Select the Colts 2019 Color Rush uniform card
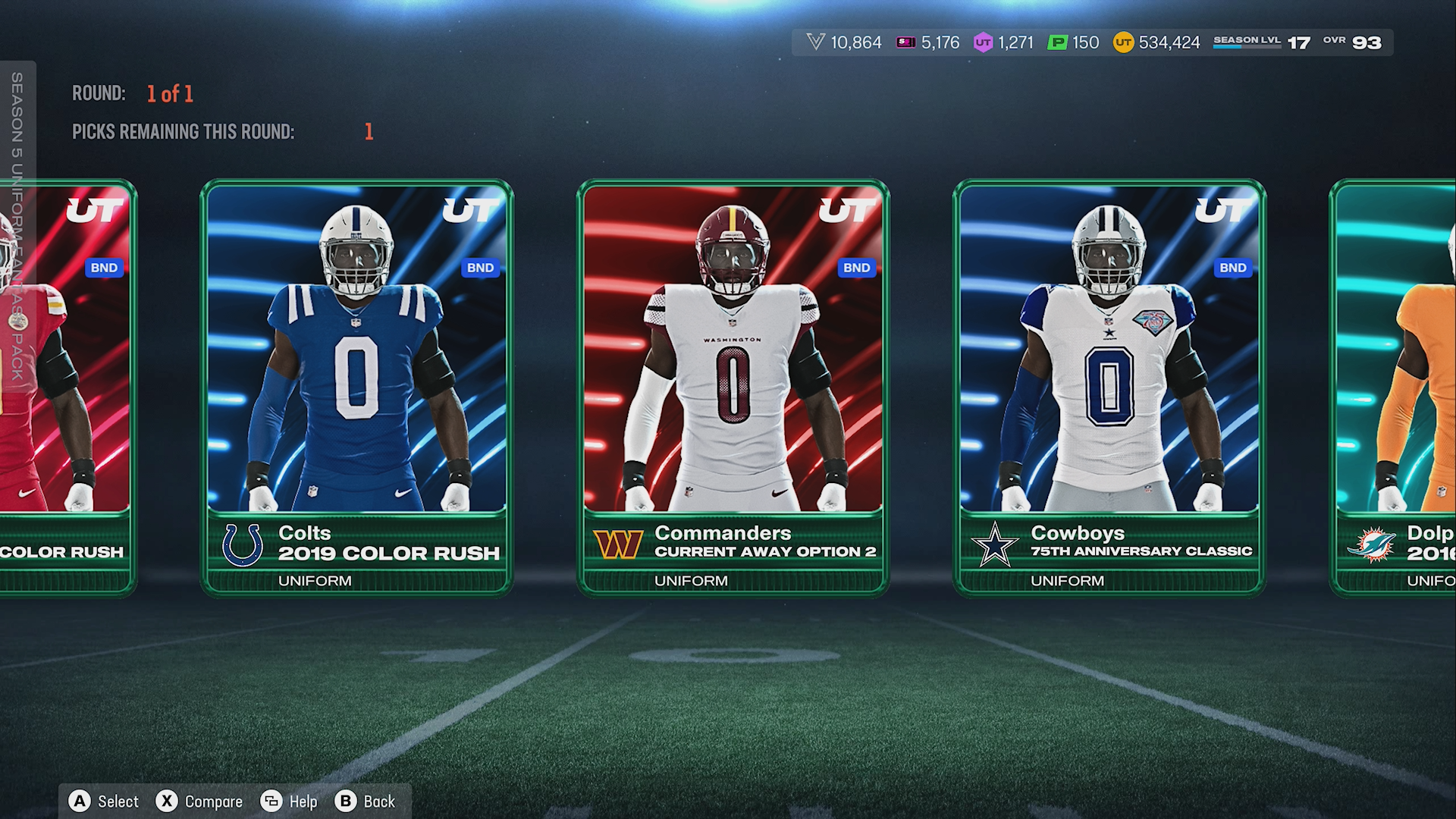Viewport: 1456px width, 819px height. [x=356, y=387]
